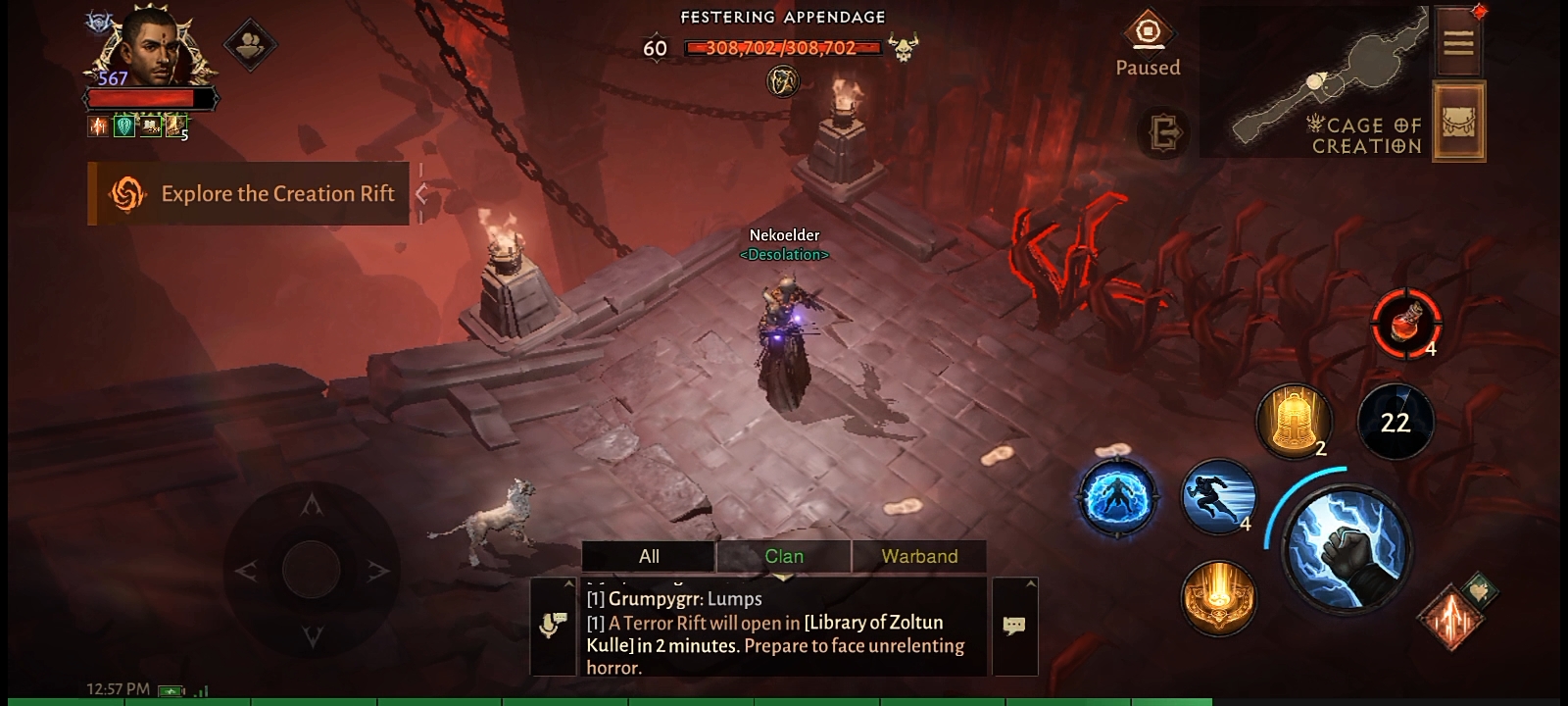This screenshot has height=706, width=1568.
Task: Switch to the Clan chat tab
Action: [783, 556]
